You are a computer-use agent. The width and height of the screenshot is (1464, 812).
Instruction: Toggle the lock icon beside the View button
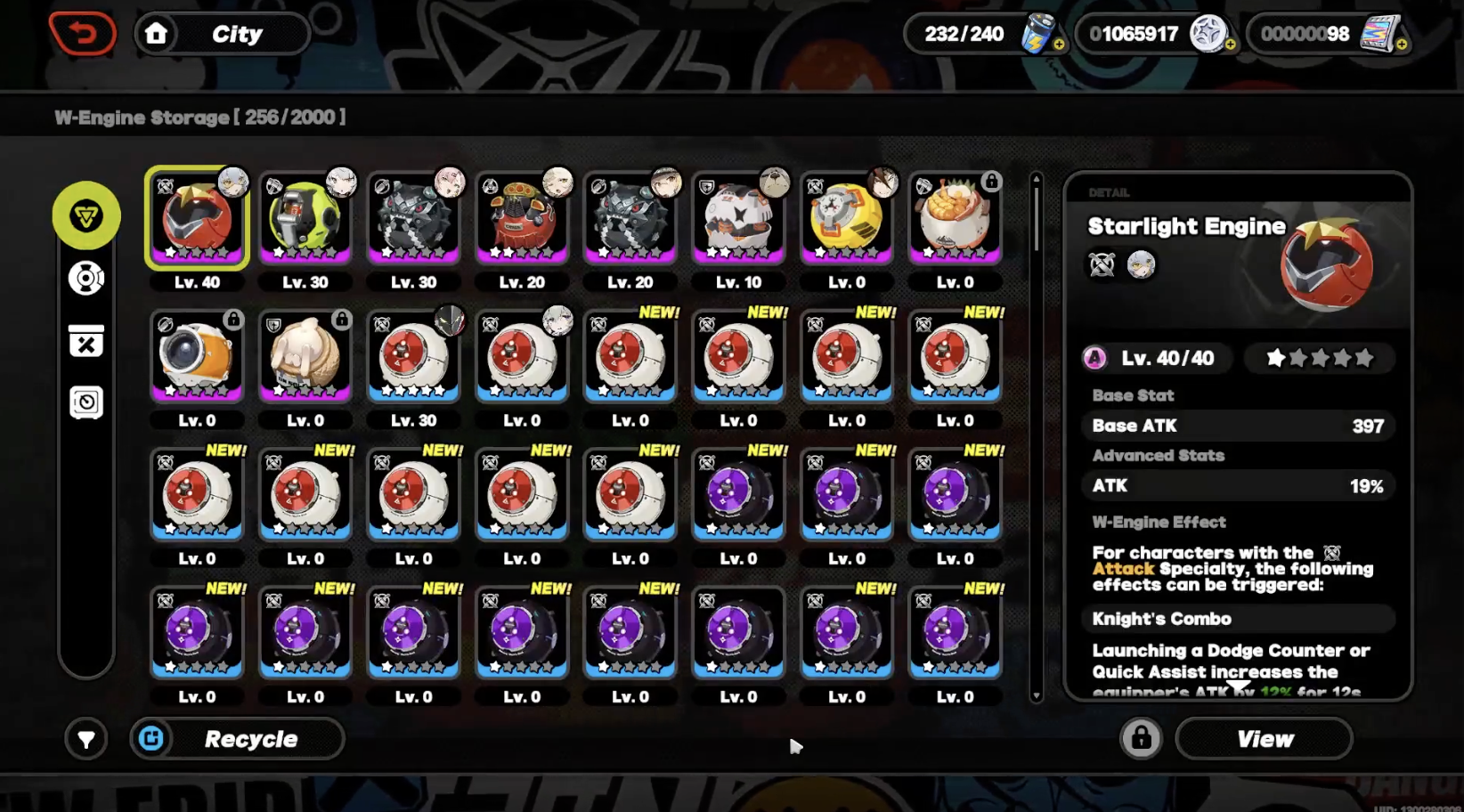pos(1141,739)
